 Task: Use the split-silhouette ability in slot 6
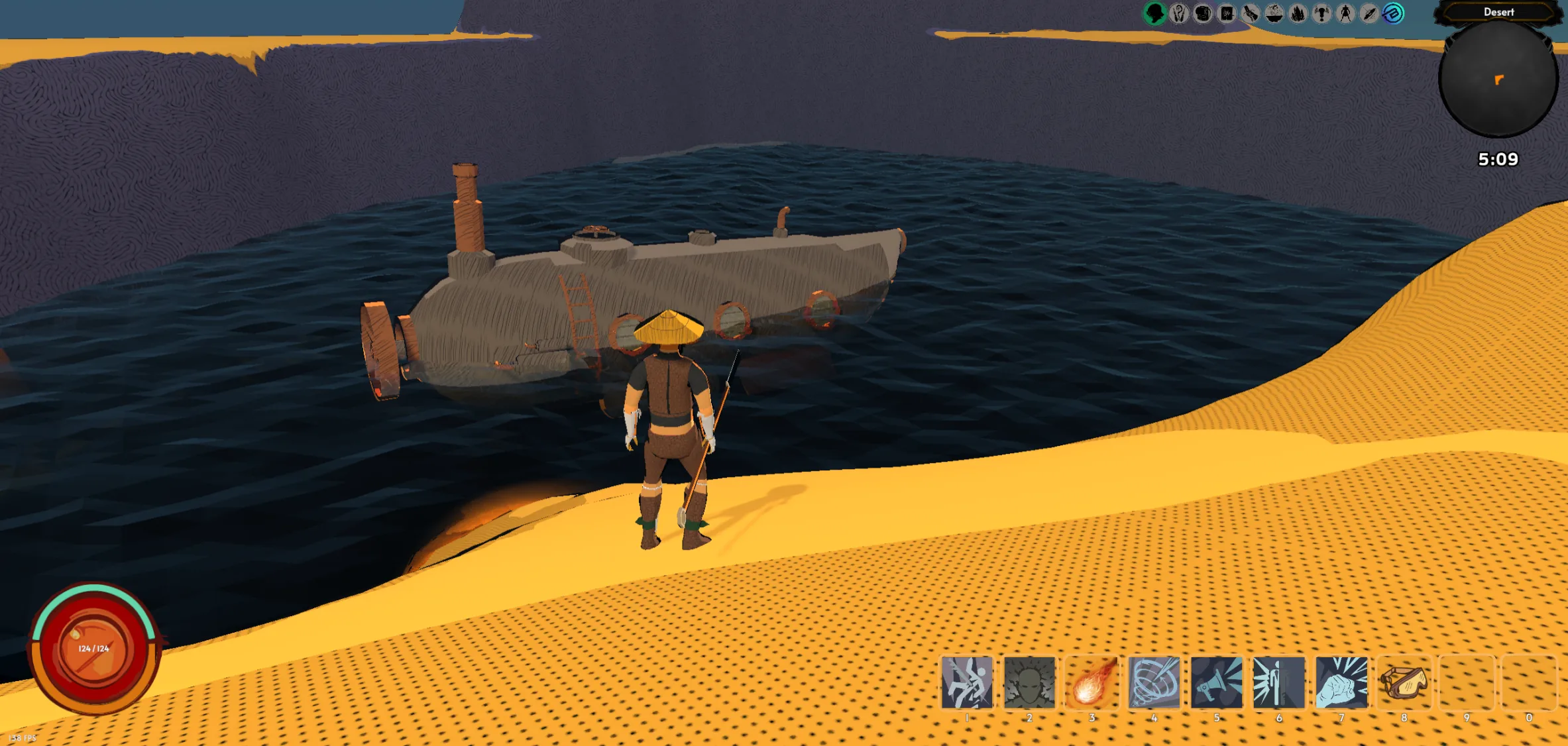point(1279,682)
